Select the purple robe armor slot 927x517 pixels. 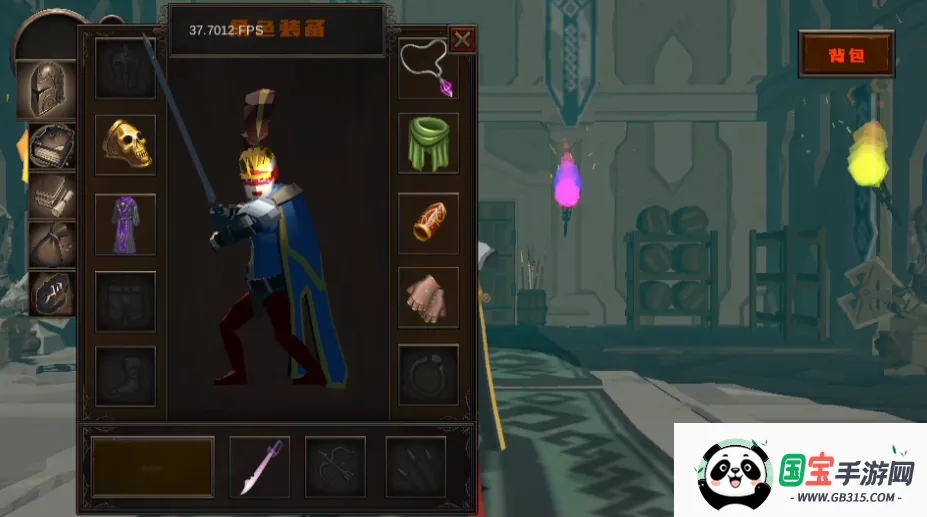[125, 224]
